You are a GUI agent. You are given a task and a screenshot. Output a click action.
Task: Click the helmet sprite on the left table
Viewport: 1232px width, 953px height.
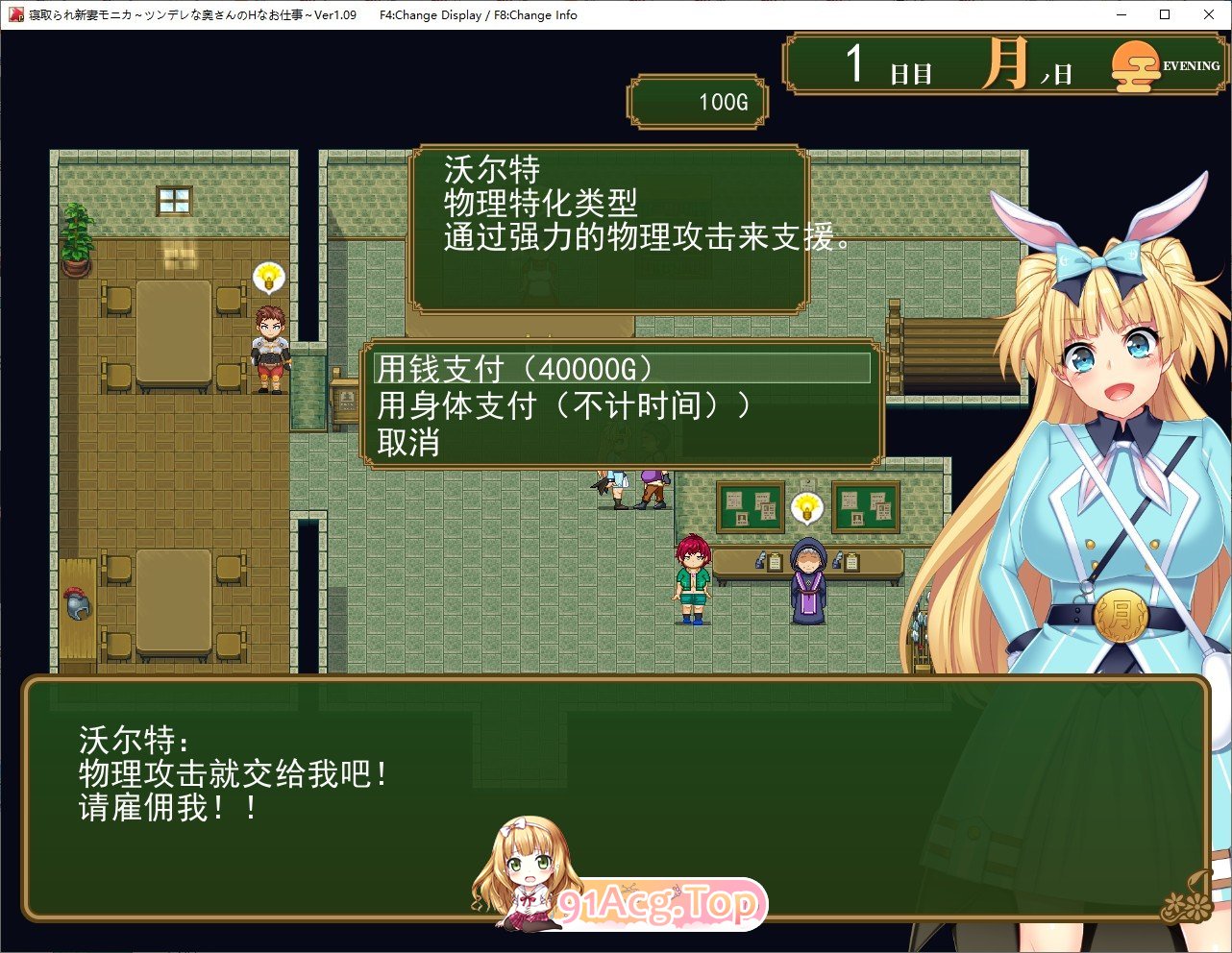76,603
